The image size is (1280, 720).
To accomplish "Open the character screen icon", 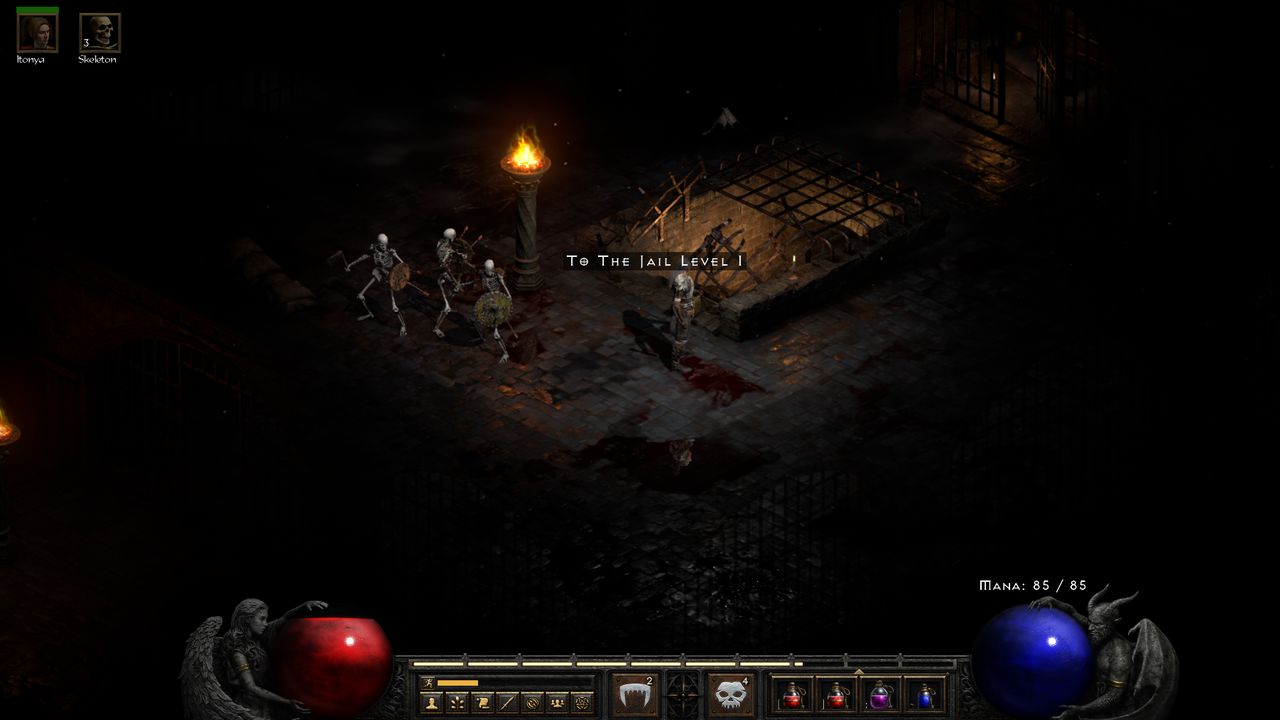I will coord(430,703).
